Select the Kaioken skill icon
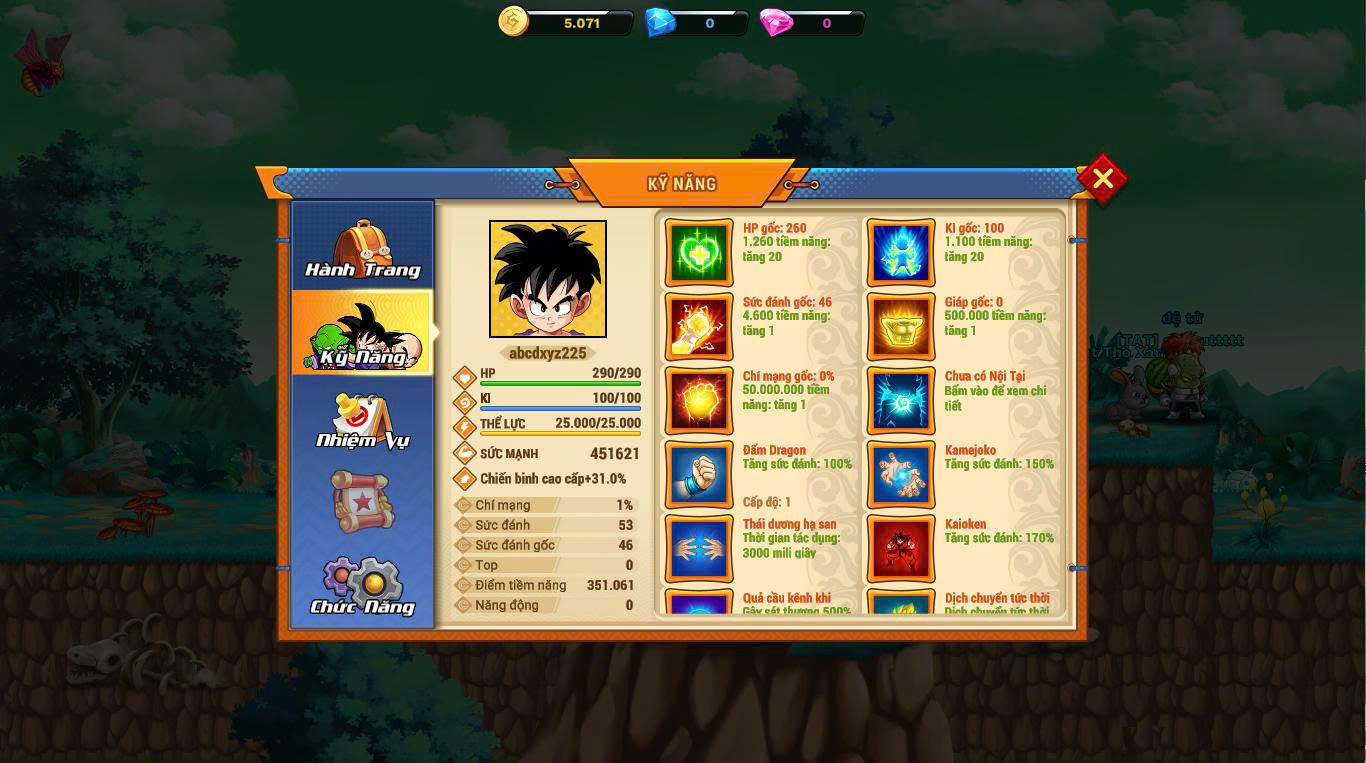The width and height of the screenshot is (1366, 763). pos(901,548)
